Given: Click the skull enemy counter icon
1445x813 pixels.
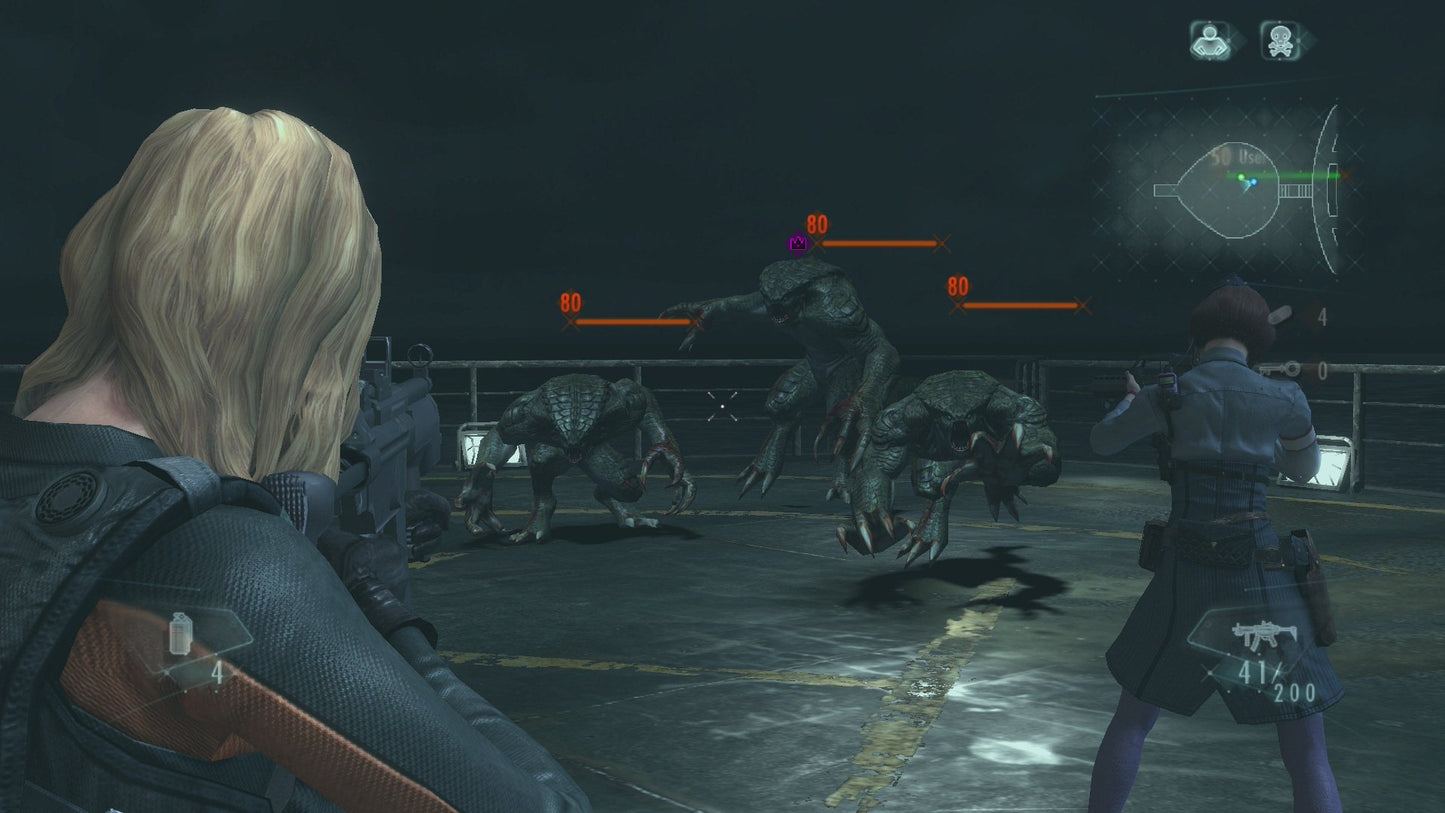Looking at the screenshot, I should click(1283, 40).
